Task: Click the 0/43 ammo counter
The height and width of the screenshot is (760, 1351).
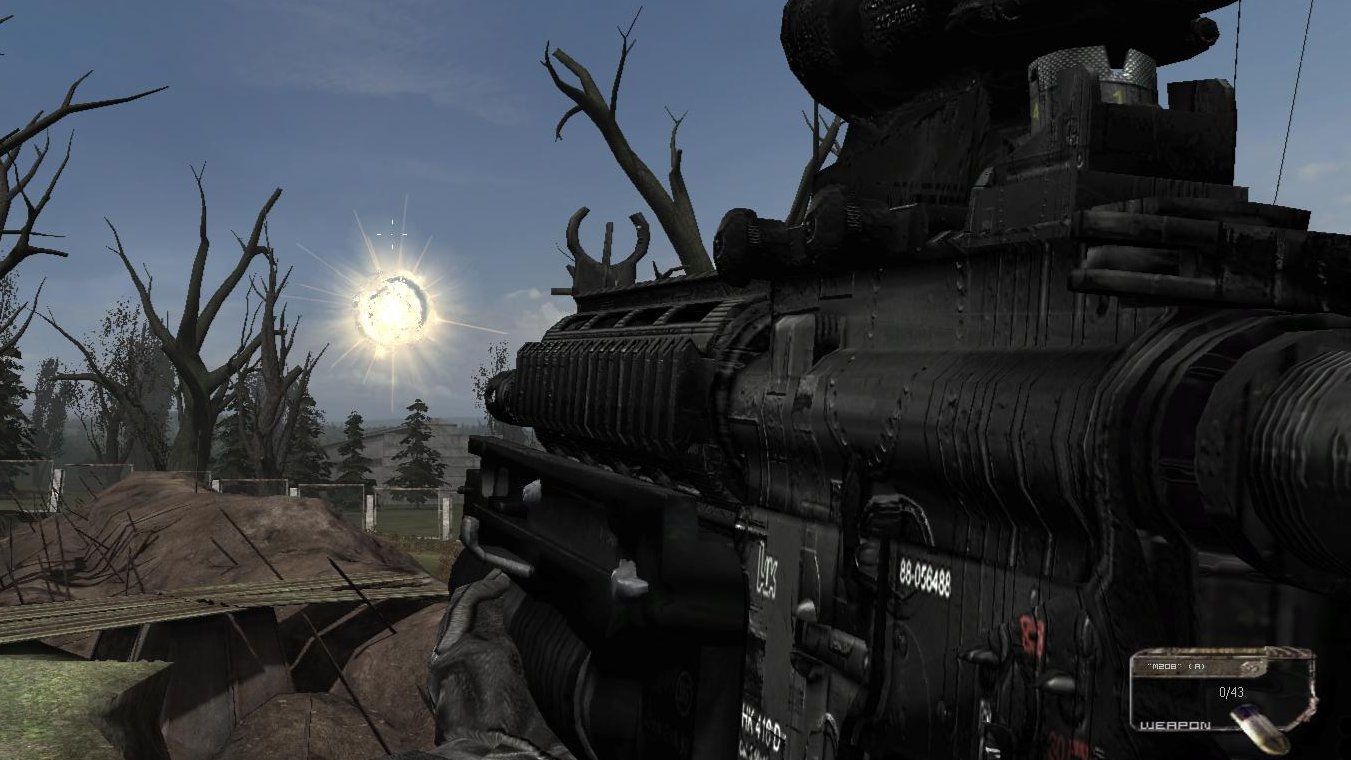Action: tap(1231, 693)
